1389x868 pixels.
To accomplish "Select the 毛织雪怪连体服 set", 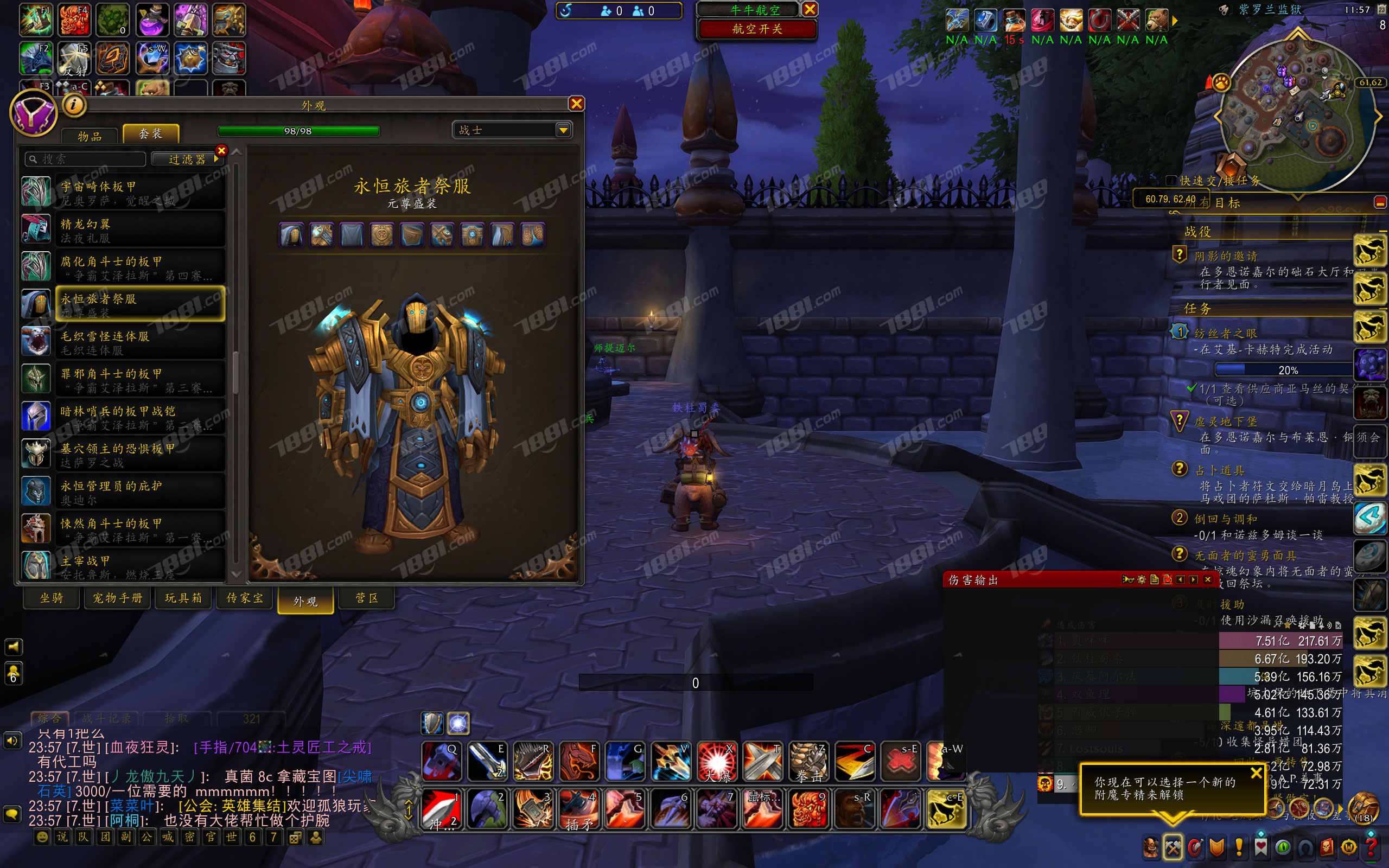I will (x=139, y=343).
